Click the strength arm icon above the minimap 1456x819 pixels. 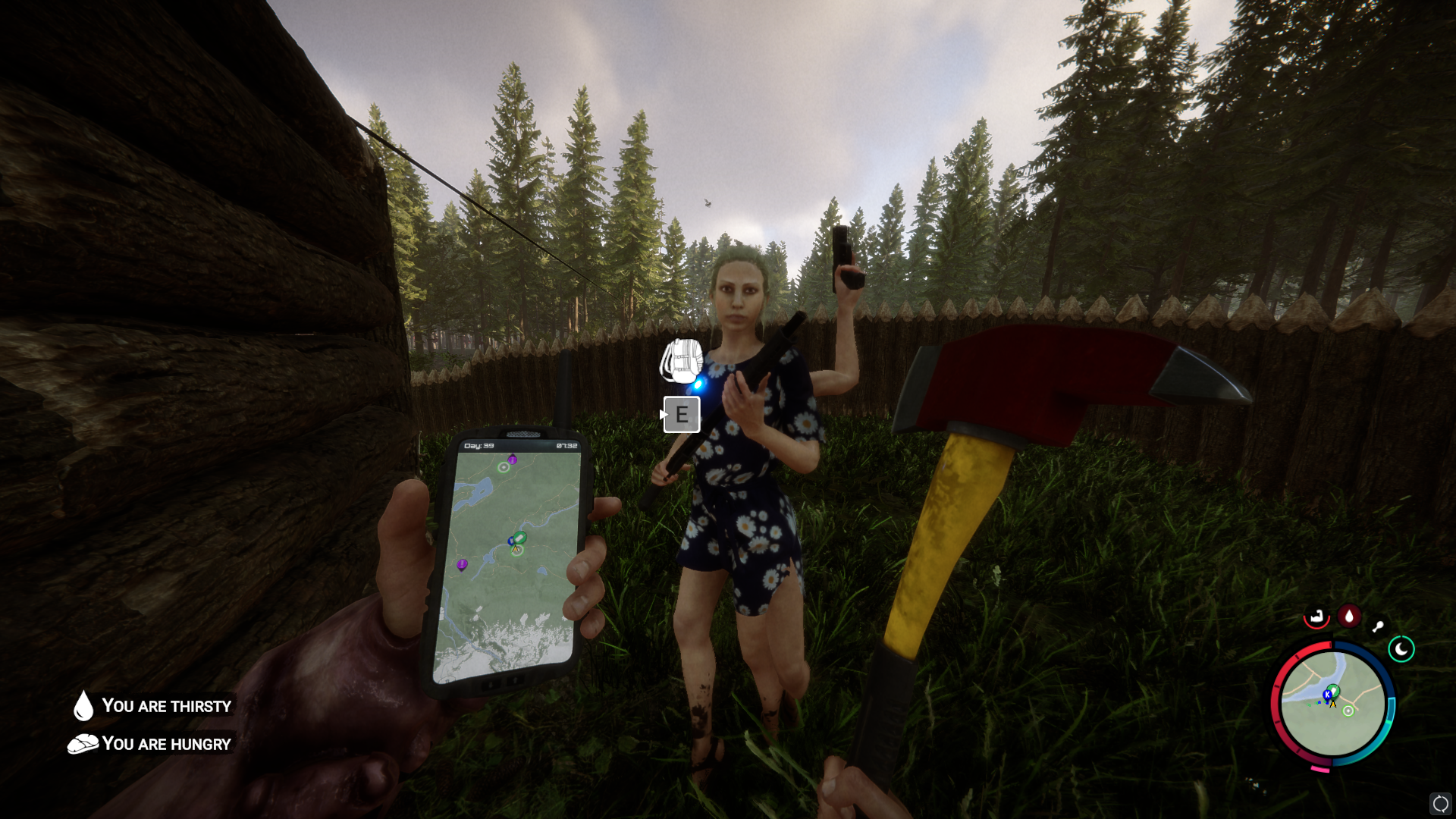pyautogui.click(x=1316, y=617)
